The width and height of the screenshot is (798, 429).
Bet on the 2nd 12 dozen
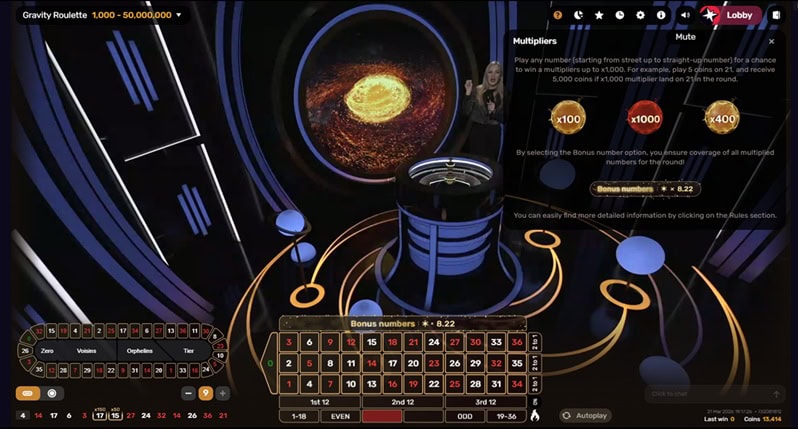(402, 401)
